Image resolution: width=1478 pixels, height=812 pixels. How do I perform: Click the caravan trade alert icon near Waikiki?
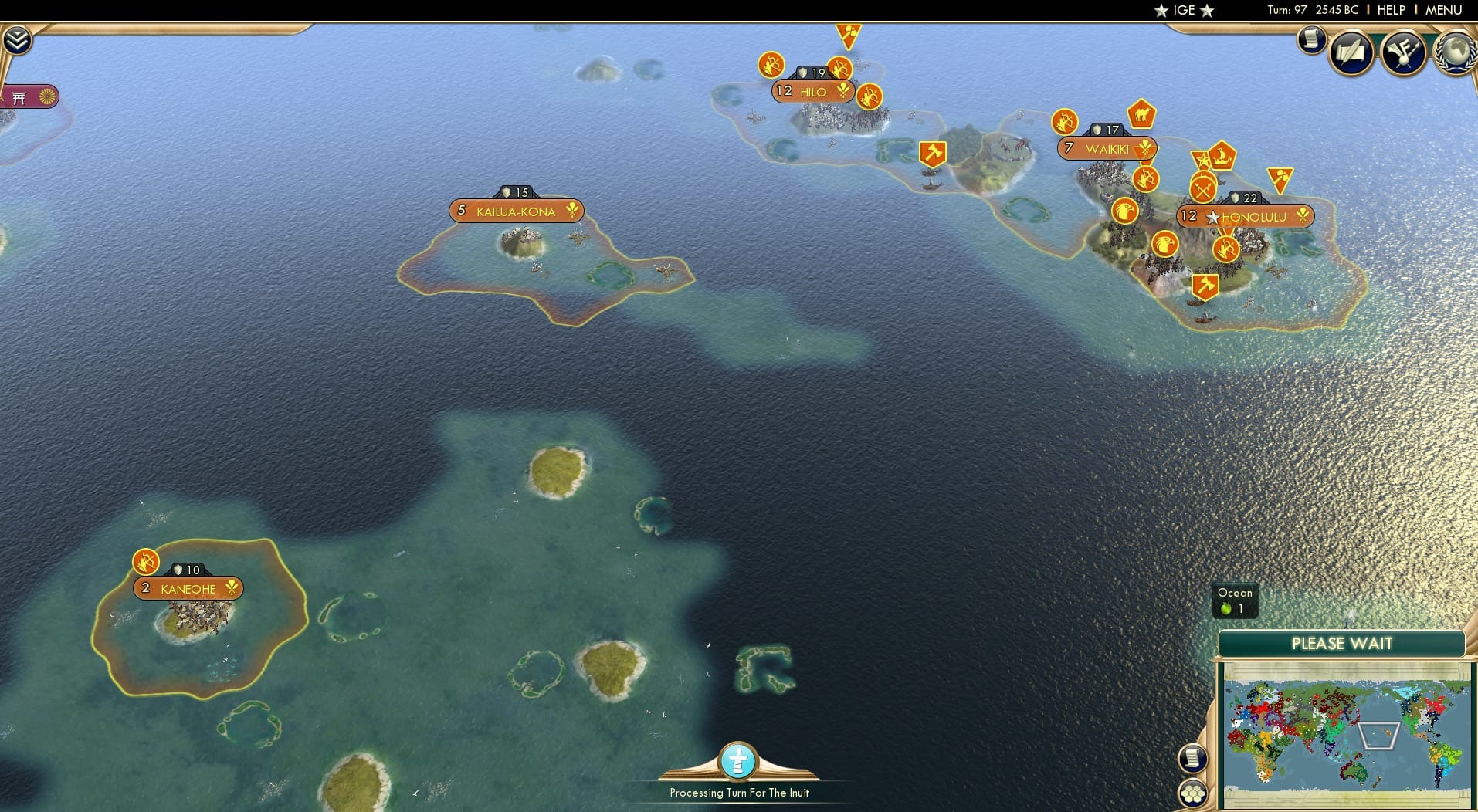coord(1141,115)
